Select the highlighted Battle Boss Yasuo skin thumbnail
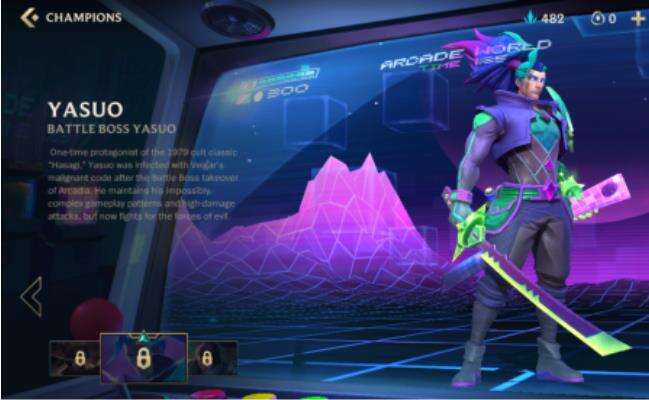 pyautogui.click(x=143, y=357)
